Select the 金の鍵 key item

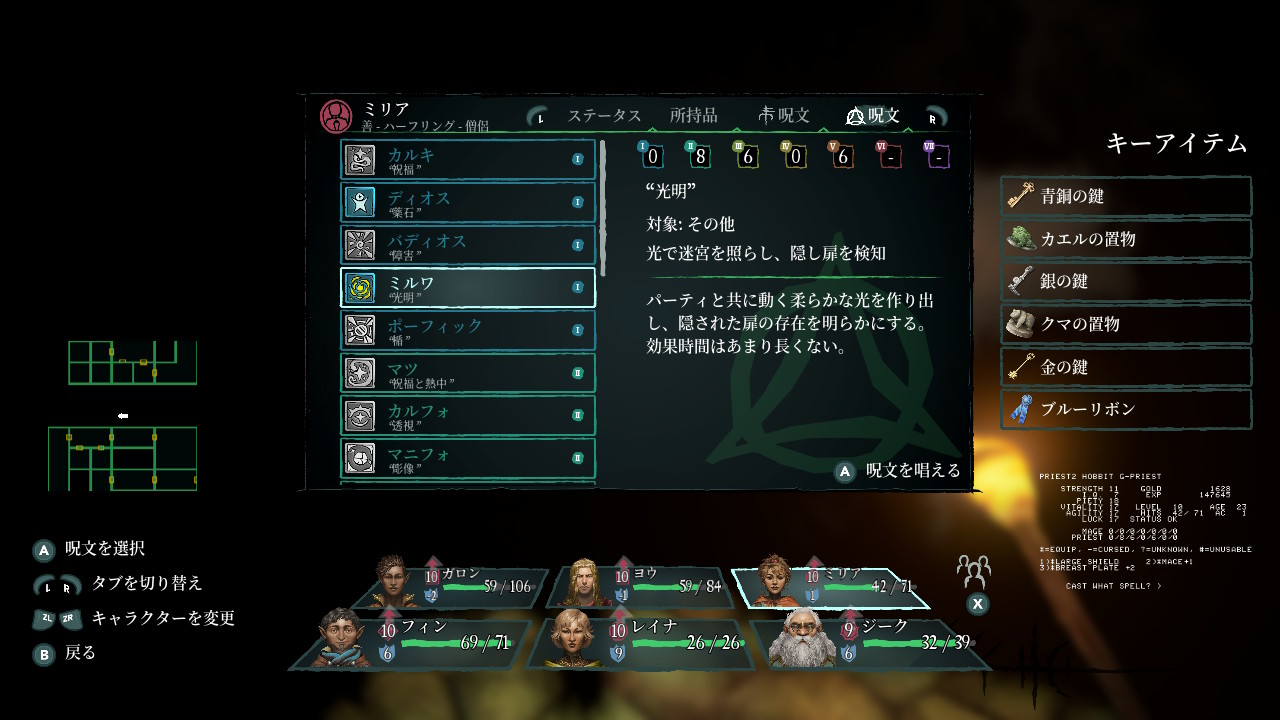(x=1126, y=367)
